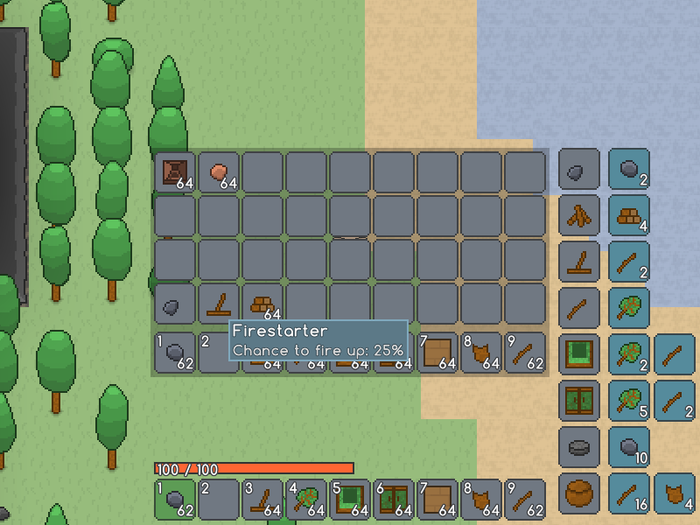Image resolution: width=700 pixels, height=525 pixels.
Task: Click the Firestarter item in the inventory grid
Action: [219, 303]
